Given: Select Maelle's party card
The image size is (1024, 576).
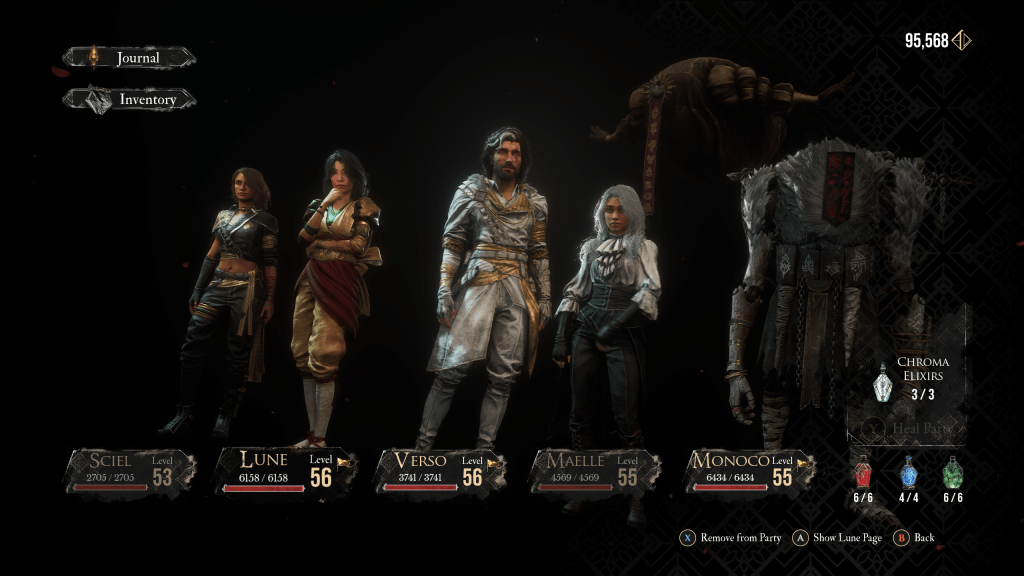Looking at the screenshot, I should (593, 470).
